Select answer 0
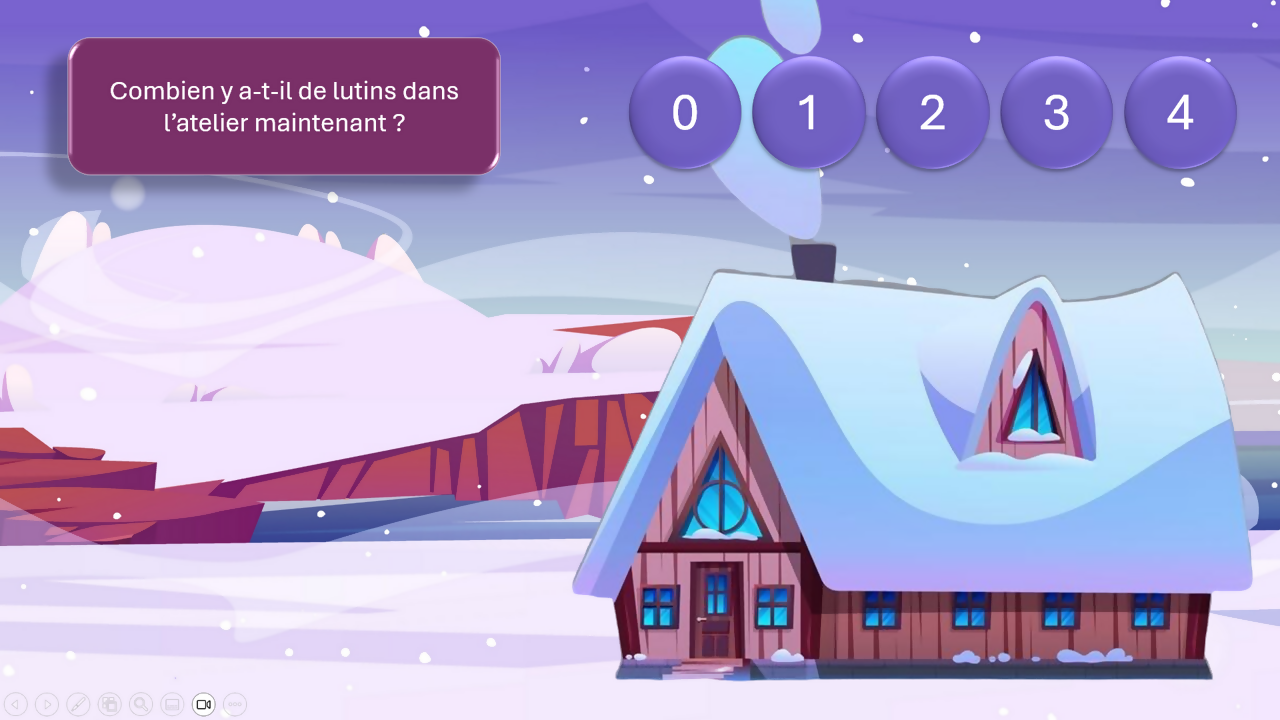This screenshot has height=720, width=1280. point(685,112)
